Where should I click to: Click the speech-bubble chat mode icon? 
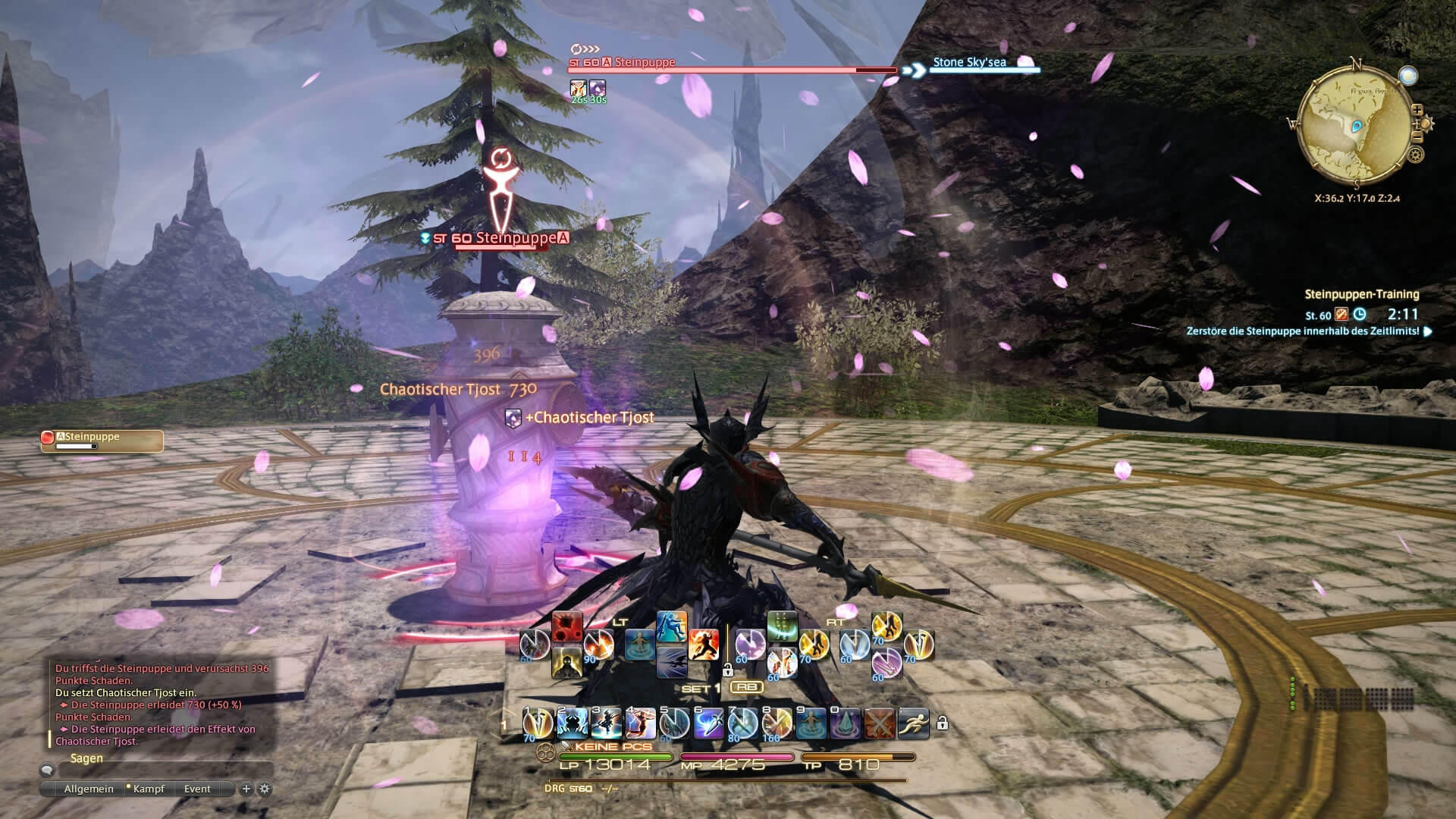pyautogui.click(x=46, y=770)
